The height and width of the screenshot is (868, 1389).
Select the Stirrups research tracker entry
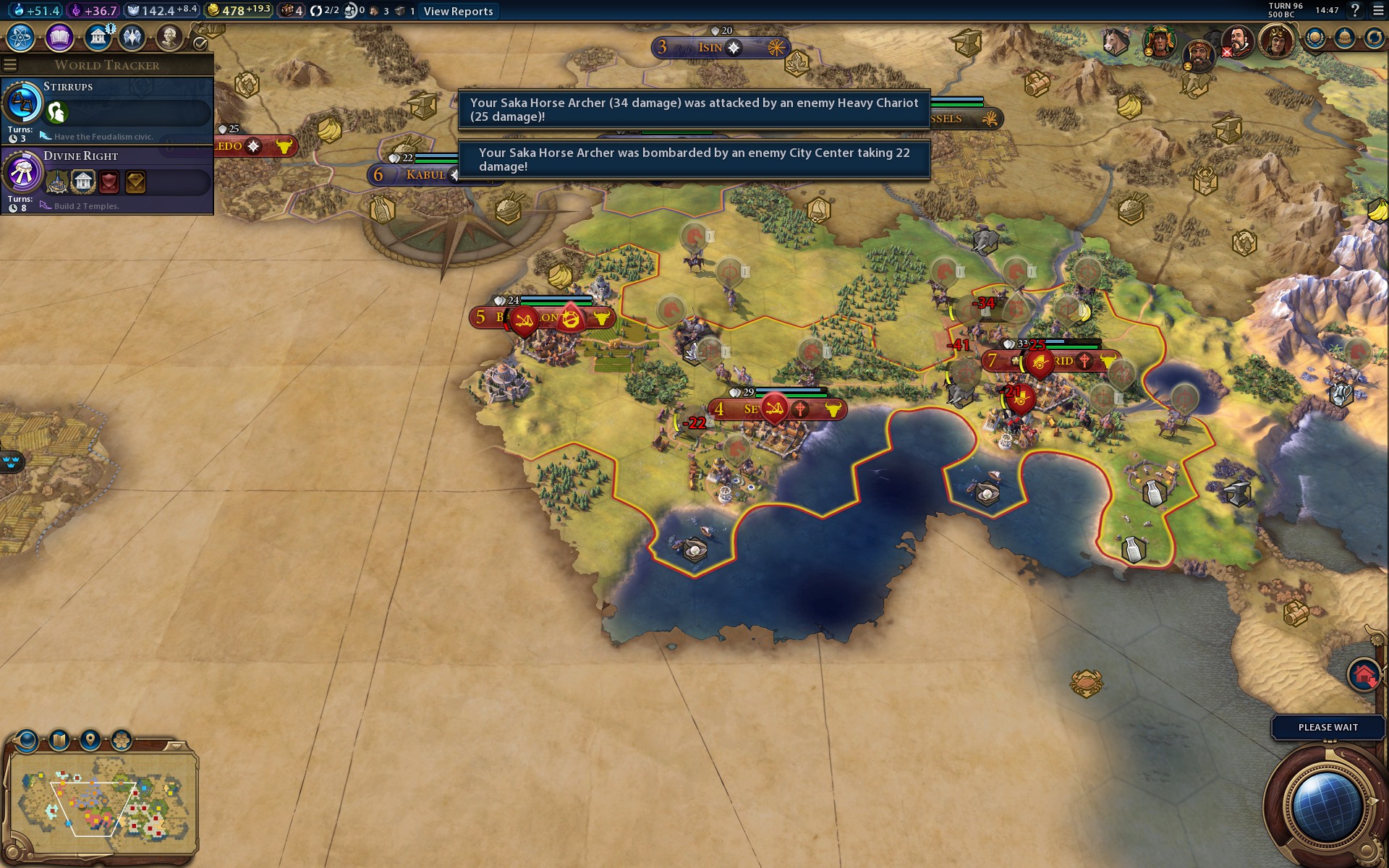(107, 109)
